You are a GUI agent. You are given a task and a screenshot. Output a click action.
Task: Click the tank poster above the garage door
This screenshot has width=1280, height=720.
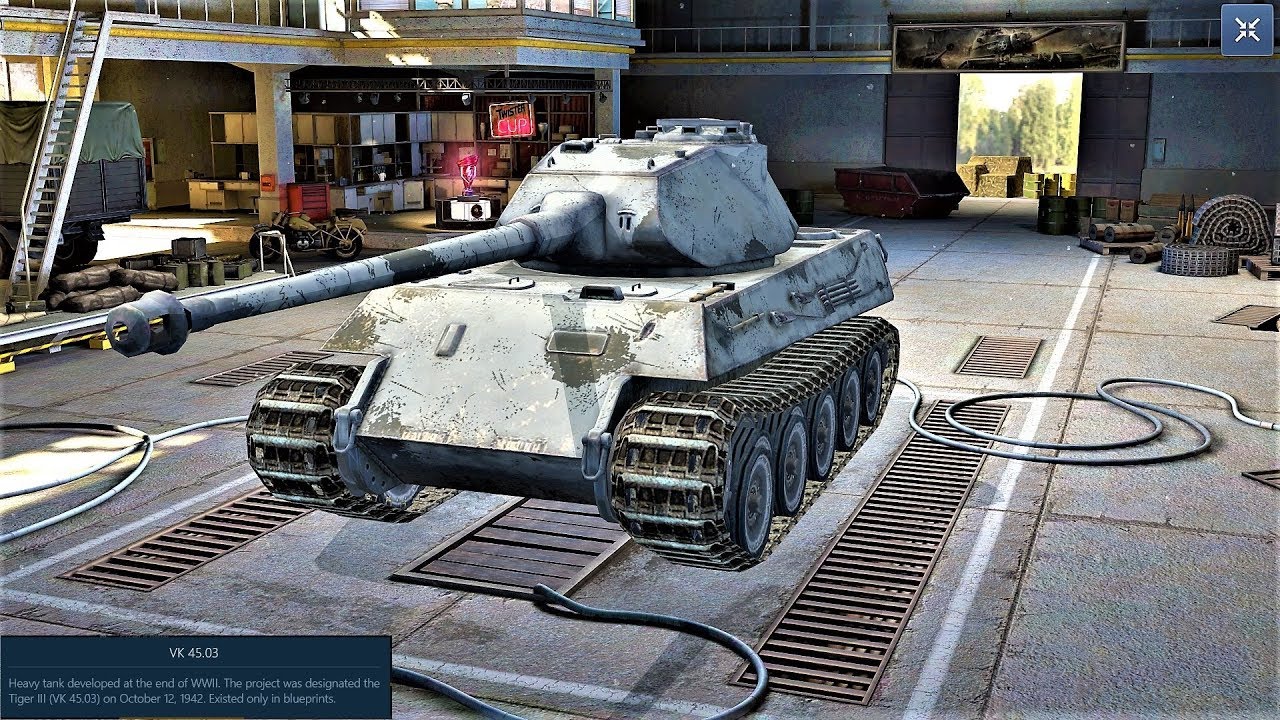[x=990, y=42]
